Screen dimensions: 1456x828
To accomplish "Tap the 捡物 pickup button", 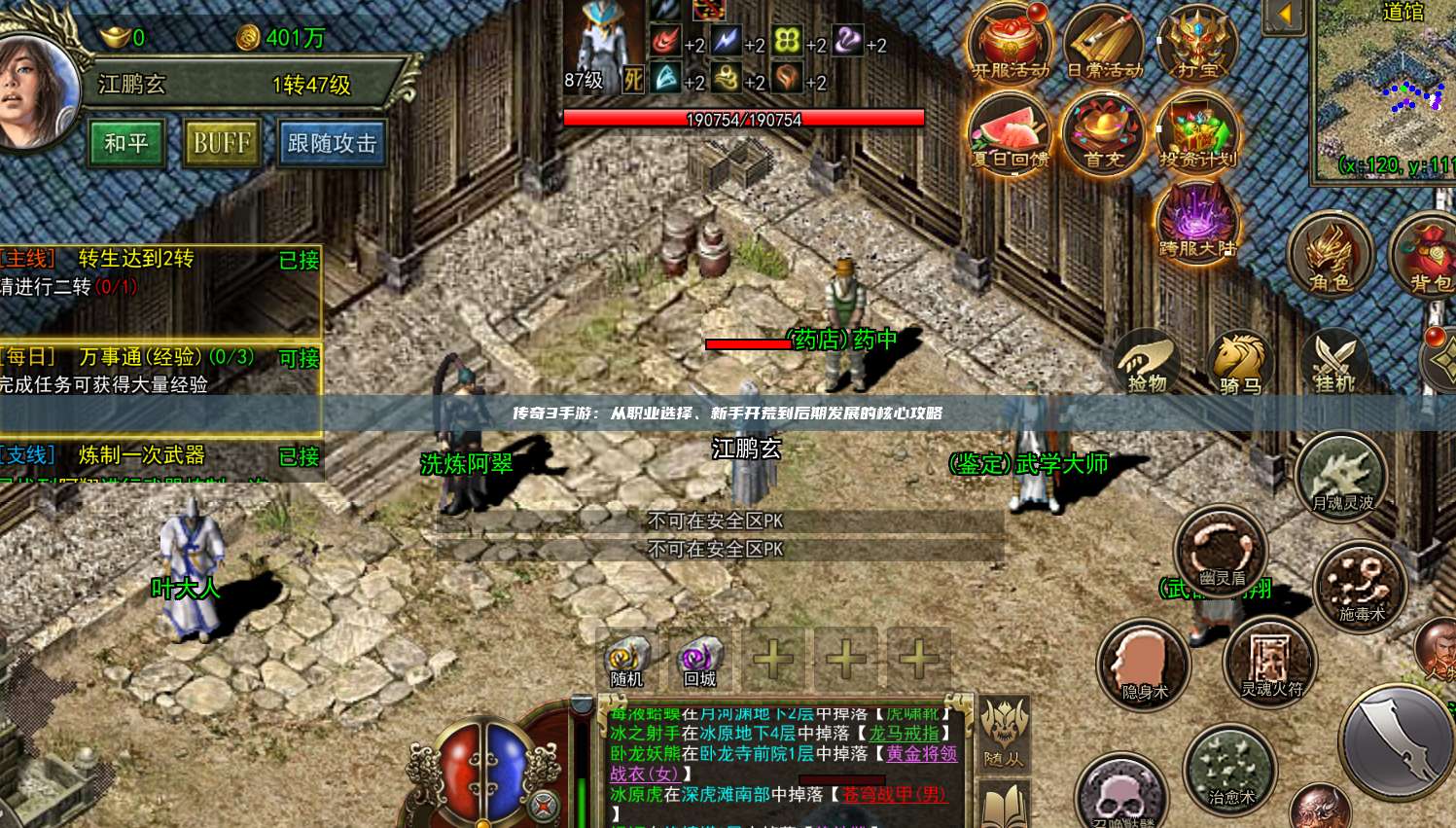I will (x=1148, y=362).
